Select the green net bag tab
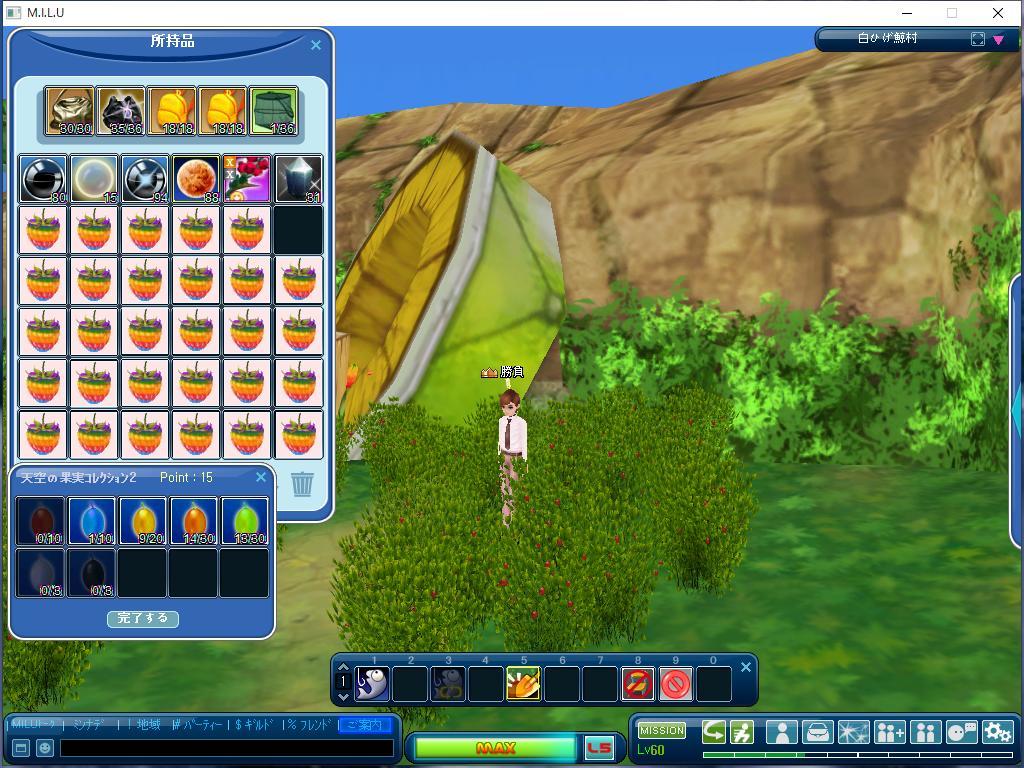The width and height of the screenshot is (1024, 768). (274, 111)
